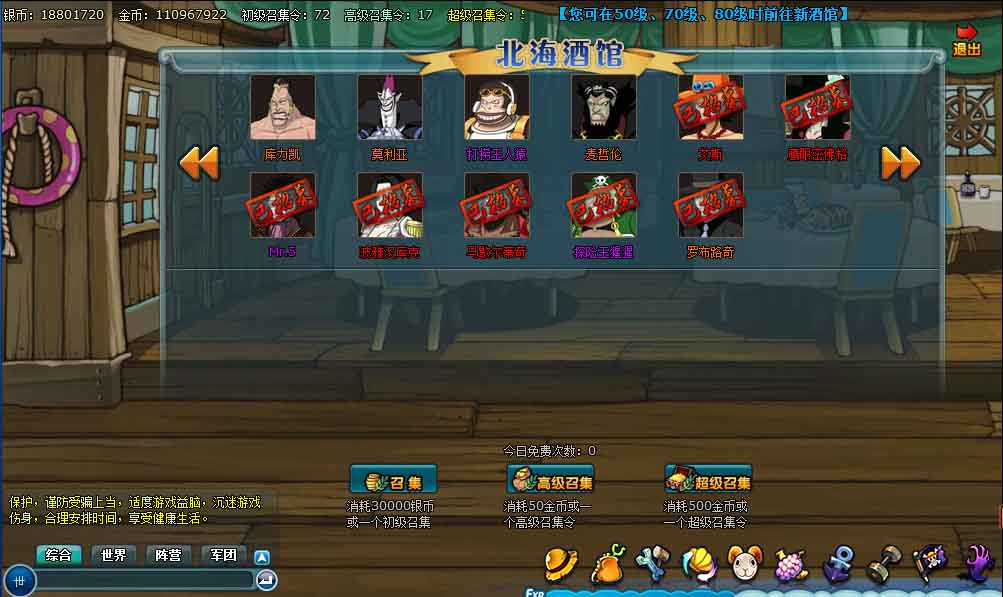Switch to the 阵营 chat tab
Viewport: 1003px width, 597px height.
[168, 555]
